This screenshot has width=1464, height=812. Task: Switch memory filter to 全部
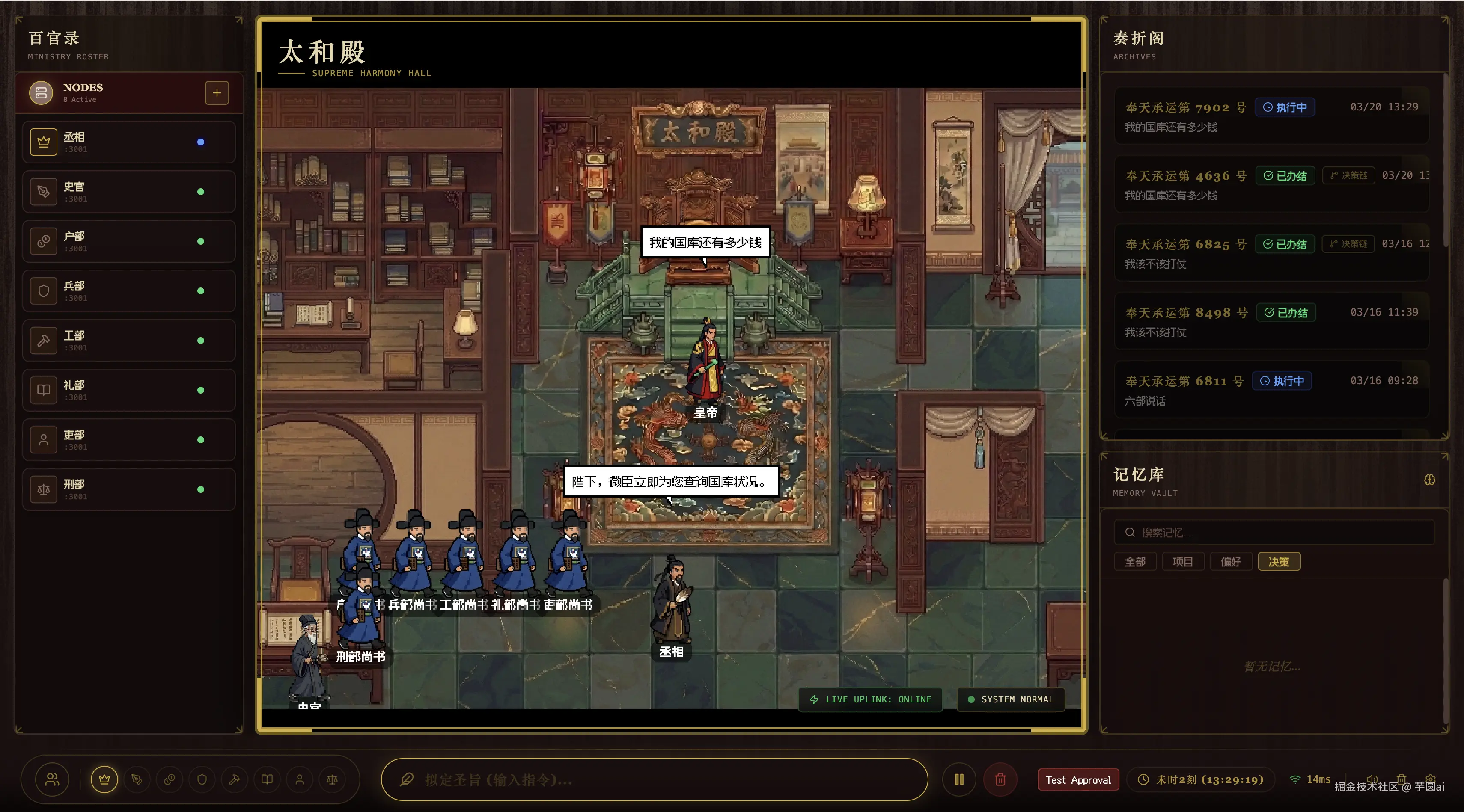[x=1135, y=562]
